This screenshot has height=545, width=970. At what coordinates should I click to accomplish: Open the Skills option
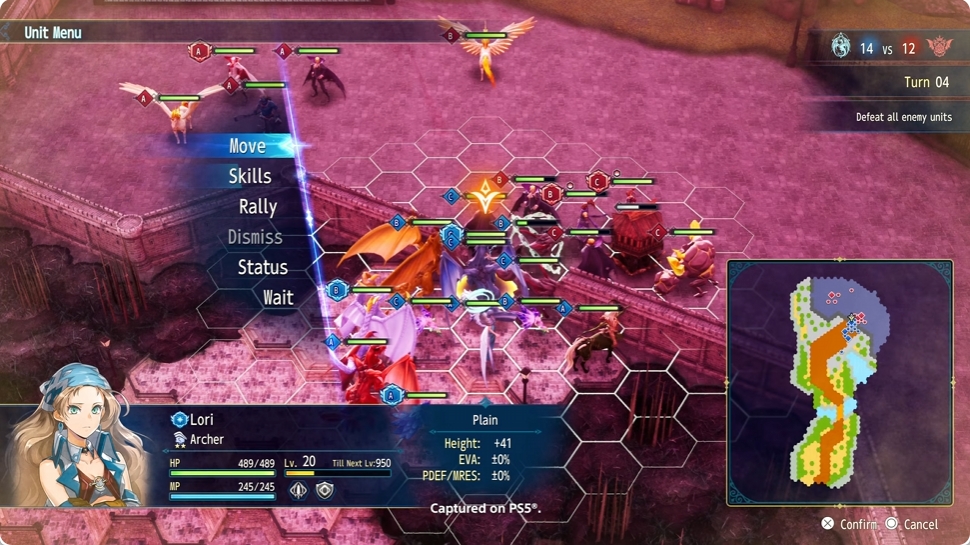pos(249,176)
